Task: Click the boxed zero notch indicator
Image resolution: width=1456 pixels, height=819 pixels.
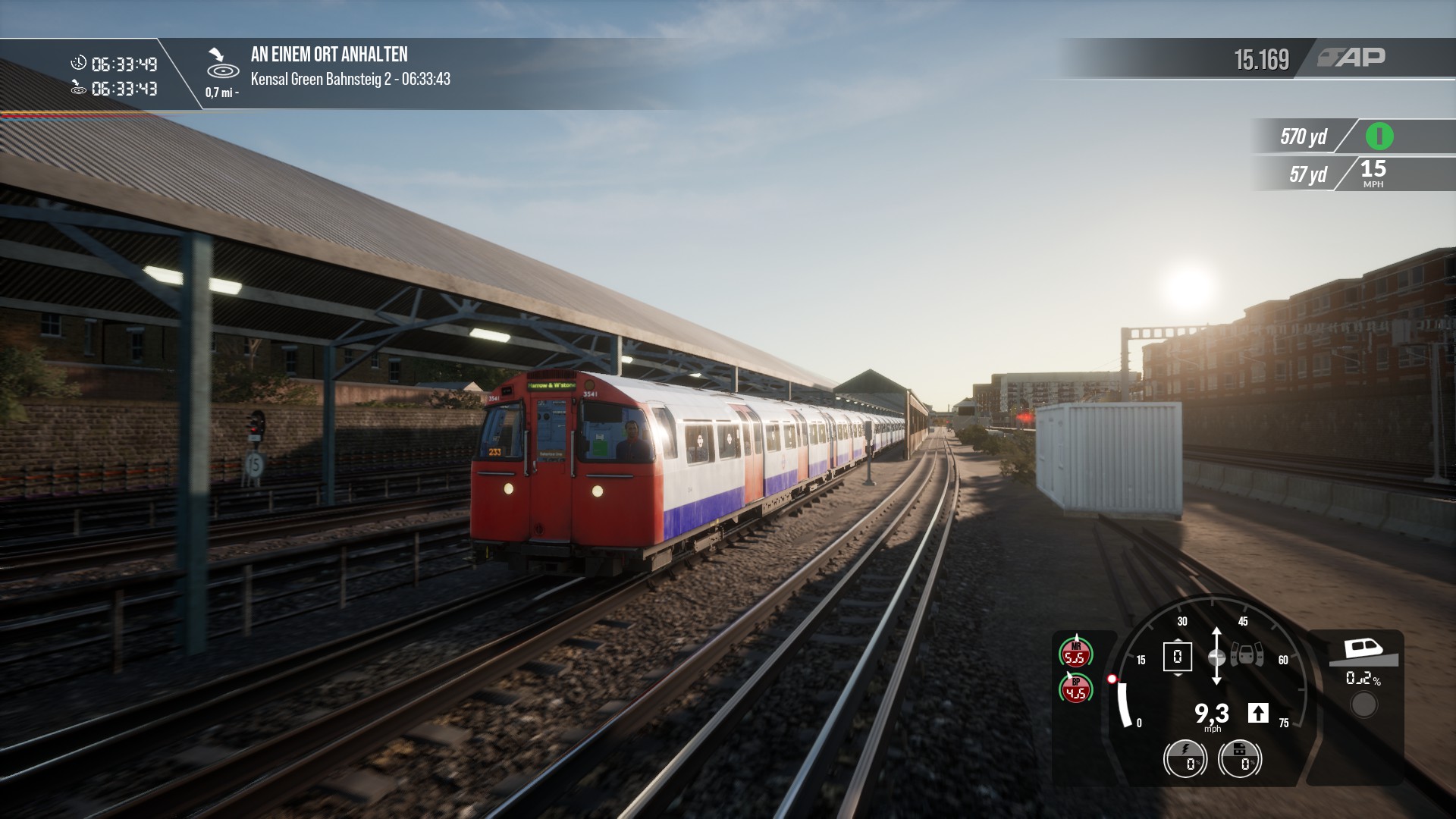Action: [1177, 657]
